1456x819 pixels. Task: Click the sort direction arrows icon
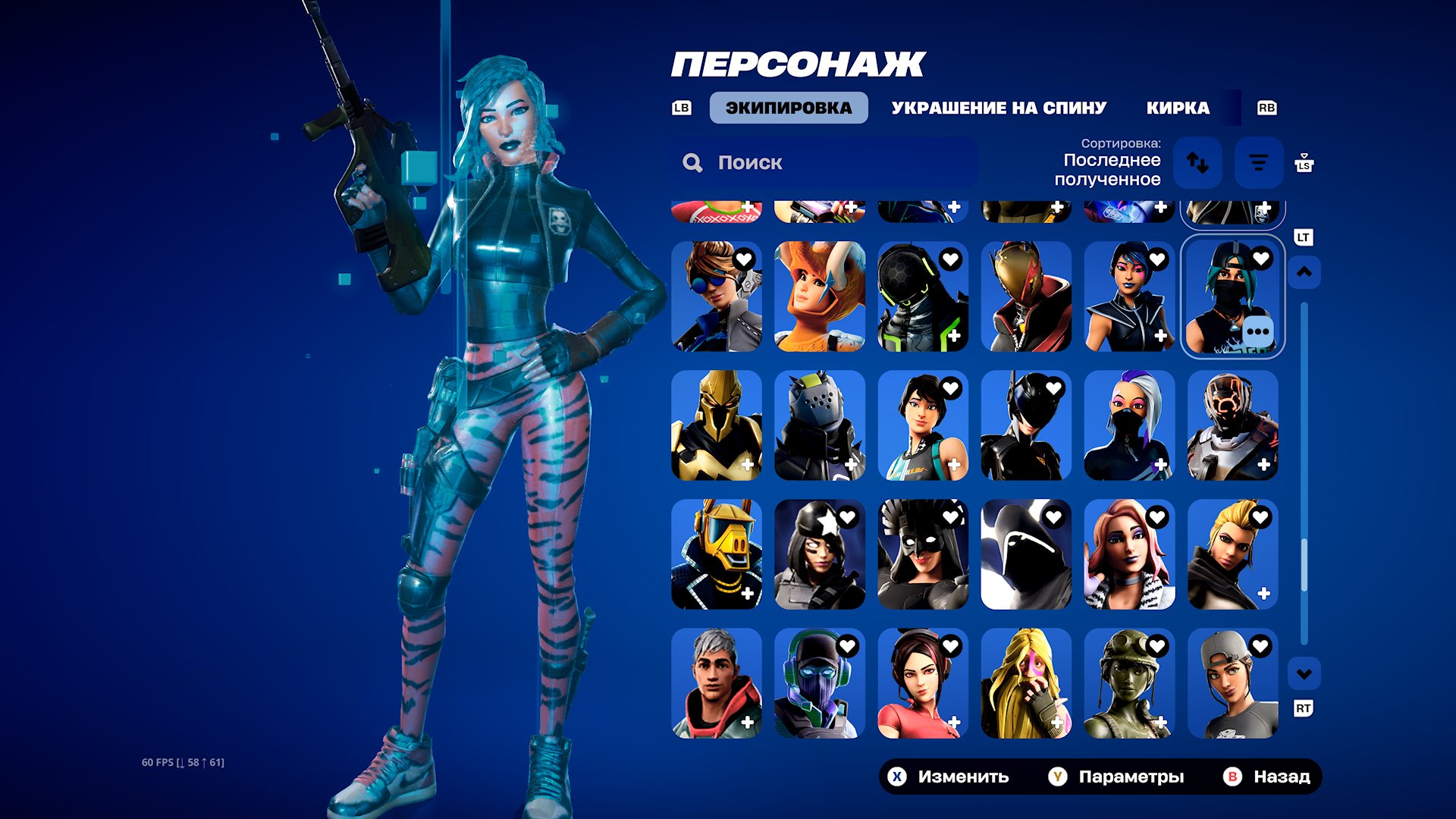pyautogui.click(x=1199, y=162)
